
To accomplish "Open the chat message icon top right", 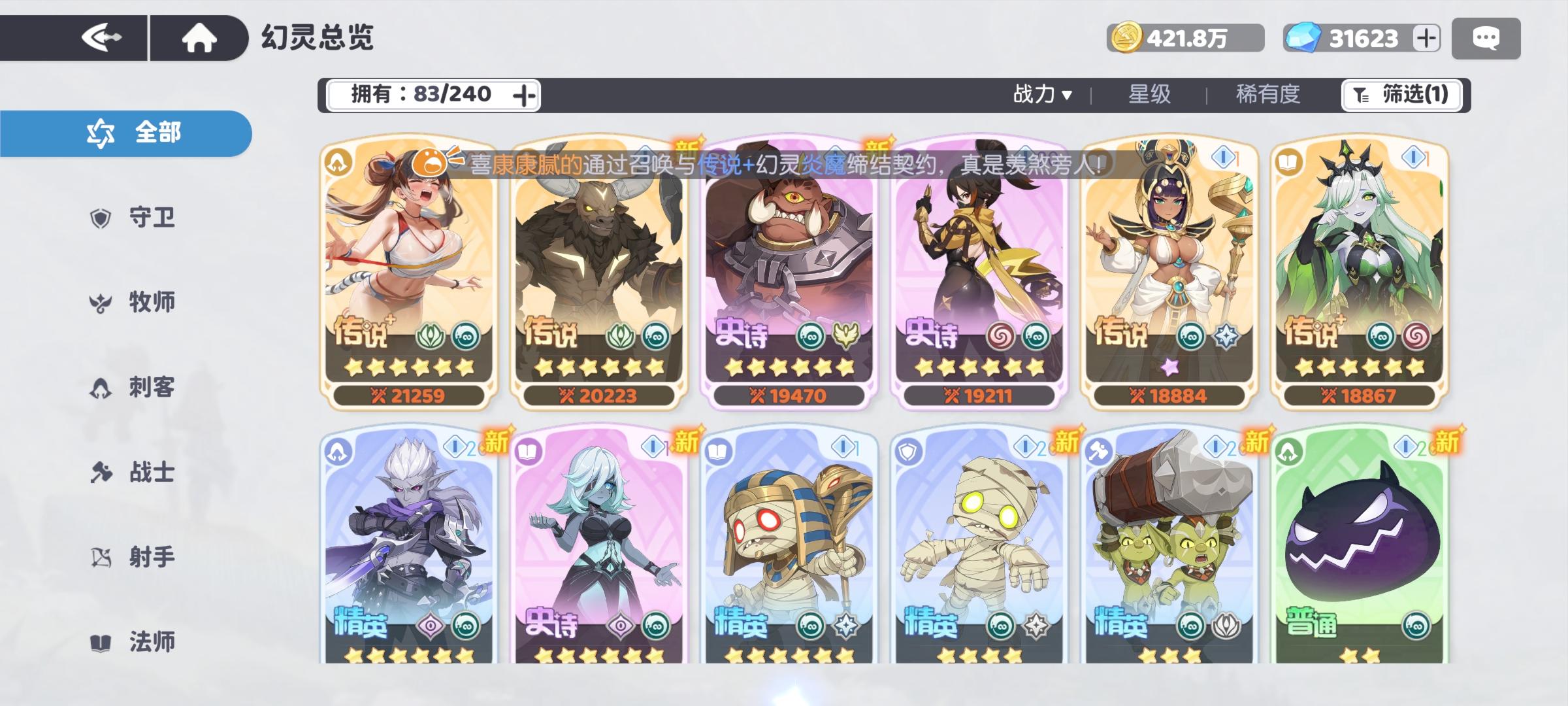I will 1486,37.
